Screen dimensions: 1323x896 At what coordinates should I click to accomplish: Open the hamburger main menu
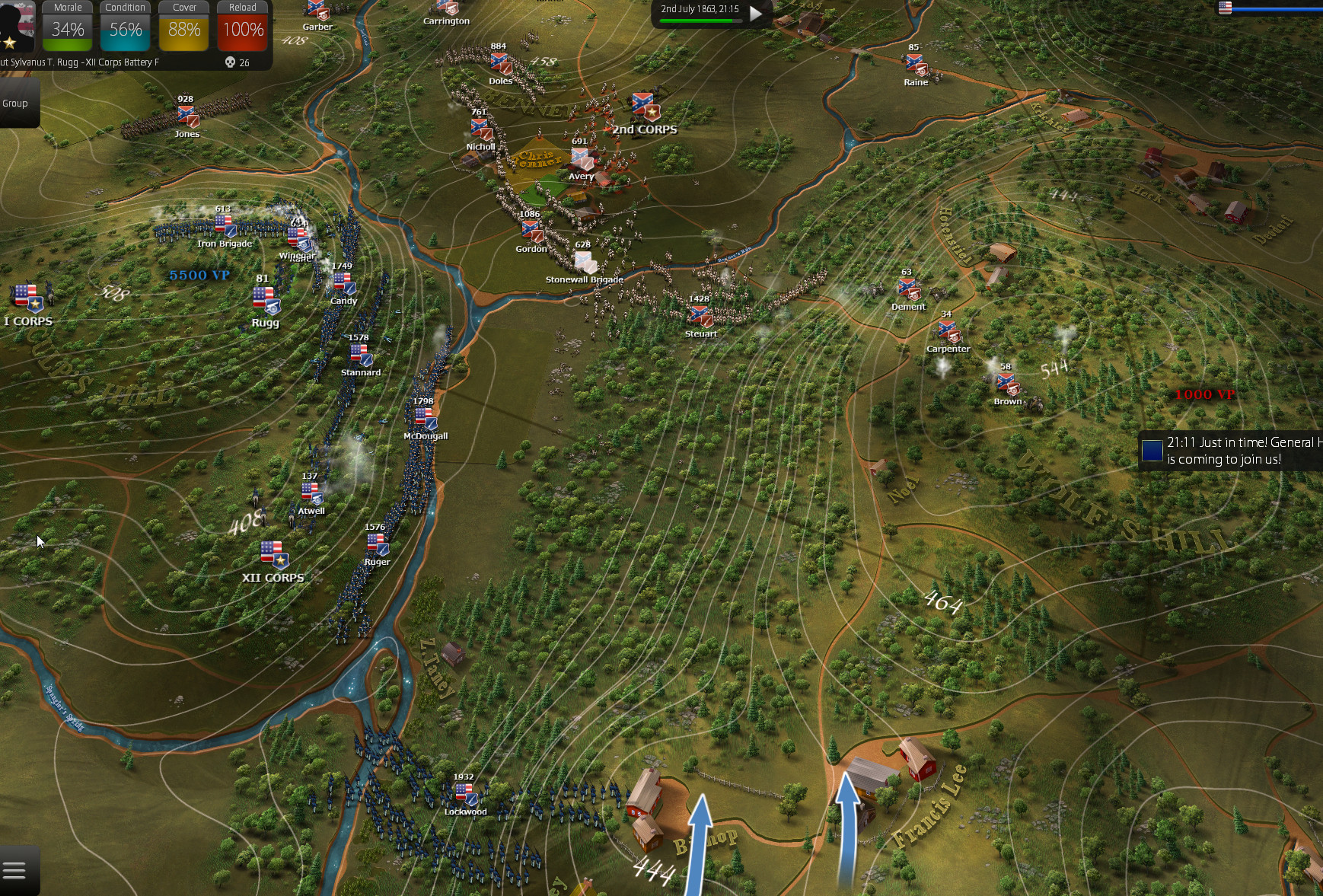coord(15,870)
